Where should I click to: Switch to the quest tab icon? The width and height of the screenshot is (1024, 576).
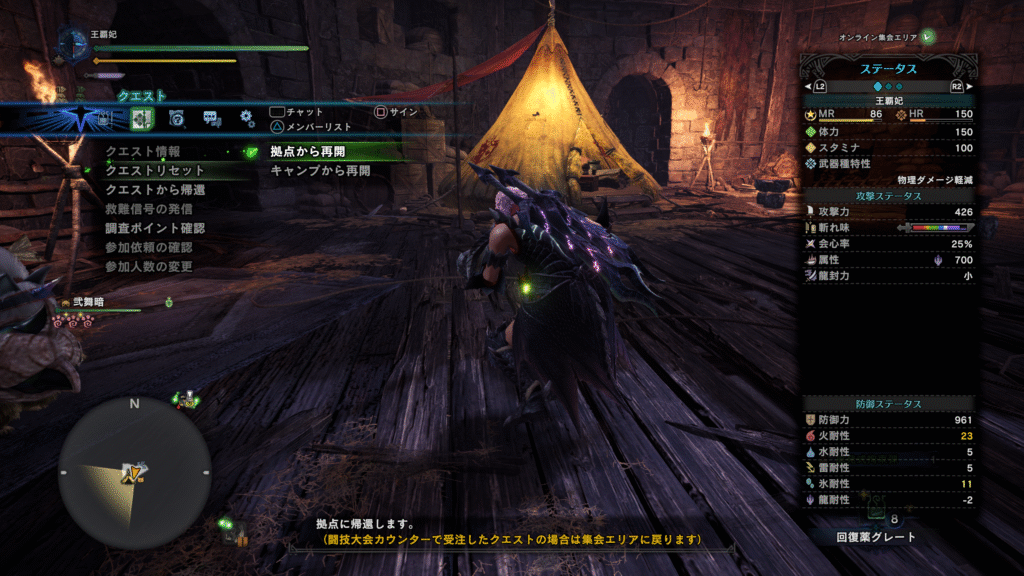pos(141,119)
